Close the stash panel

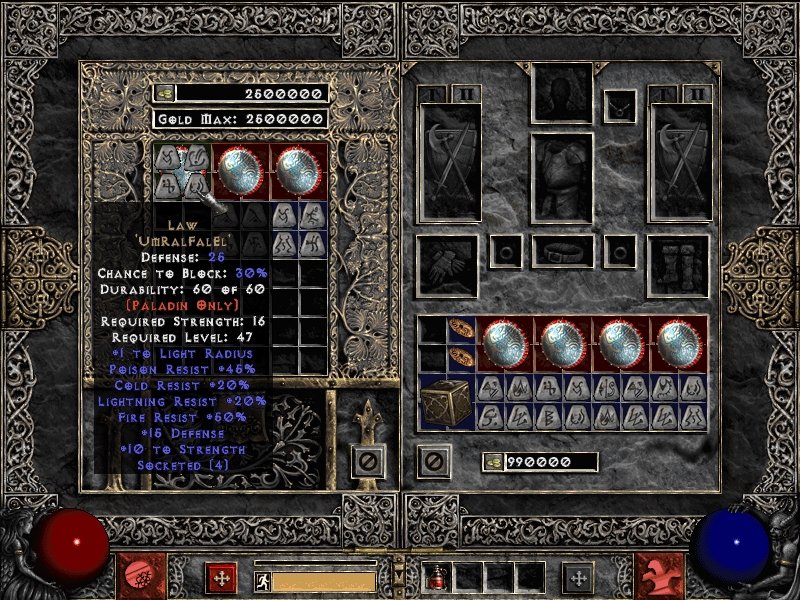coord(367,461)
